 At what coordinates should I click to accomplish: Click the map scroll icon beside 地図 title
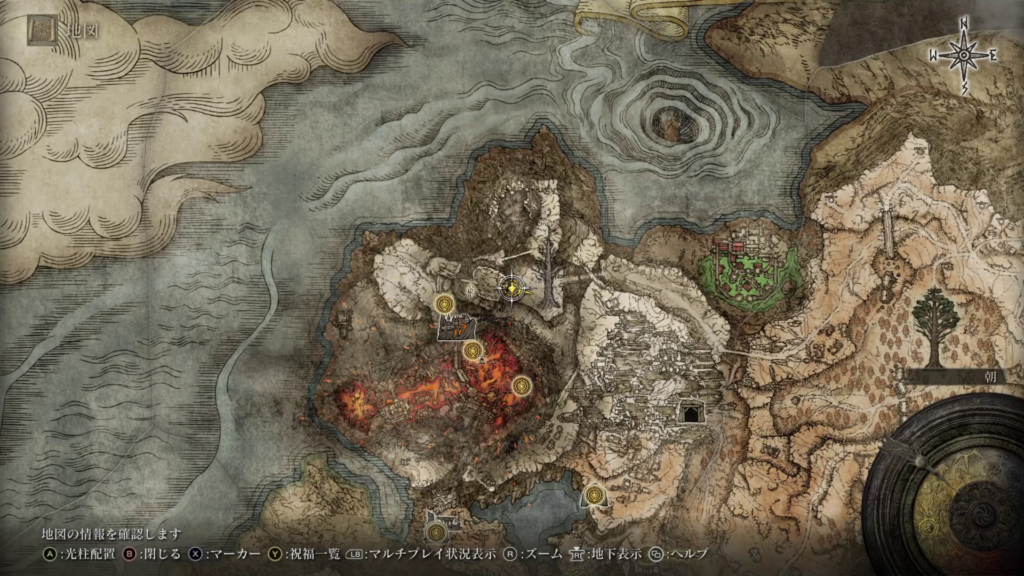[x=41, y=32]
